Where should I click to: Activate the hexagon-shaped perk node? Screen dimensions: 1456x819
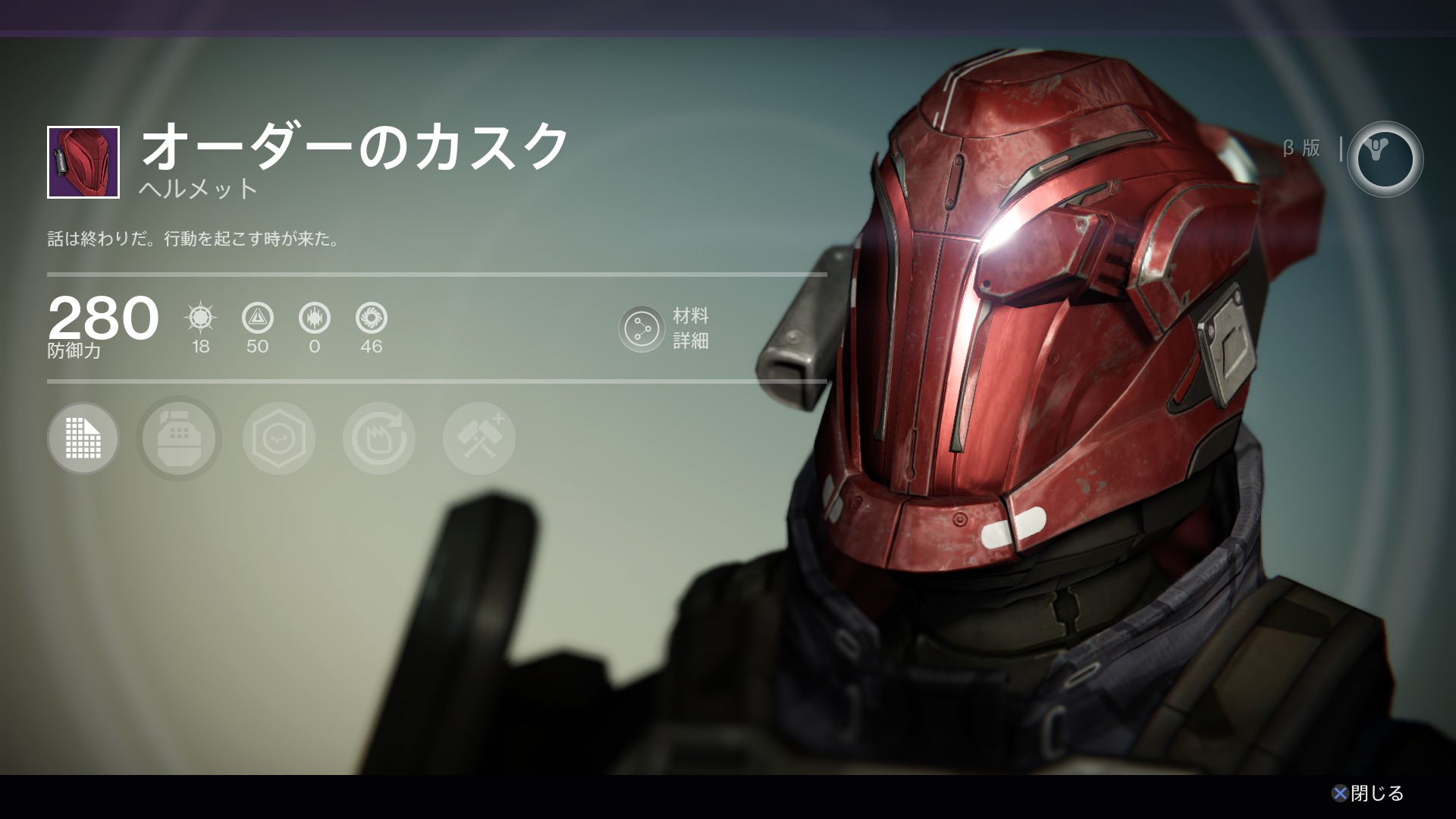[x=279, y=438]
